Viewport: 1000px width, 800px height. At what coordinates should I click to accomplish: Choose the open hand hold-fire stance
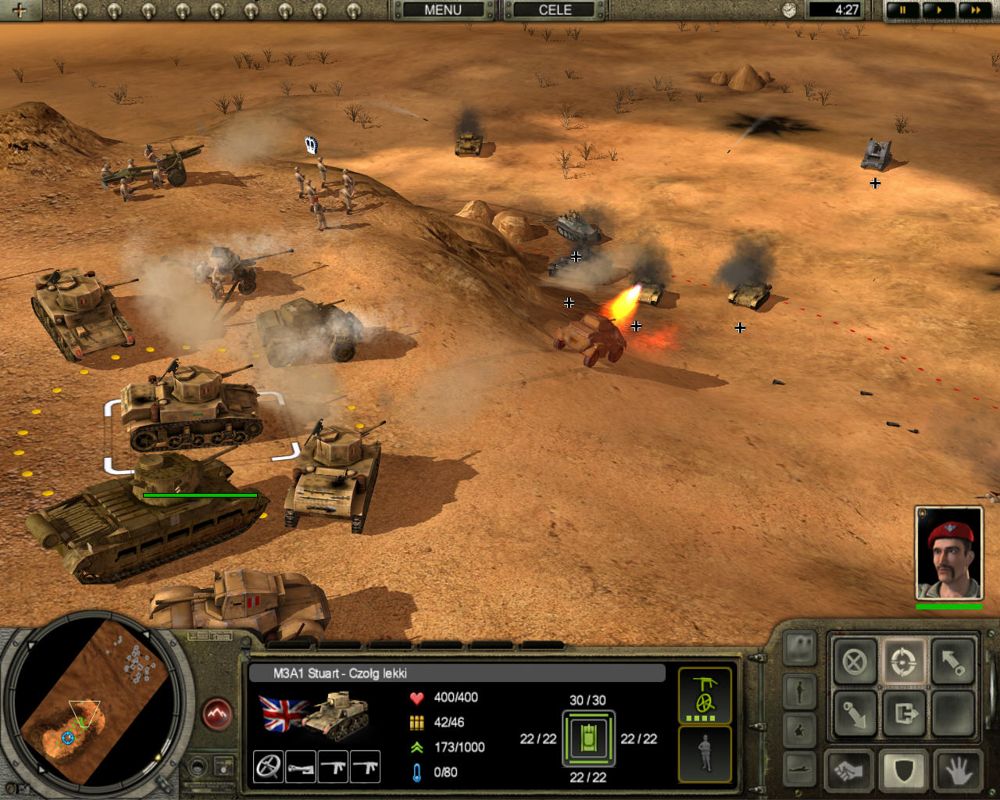(x=956, y=770)
